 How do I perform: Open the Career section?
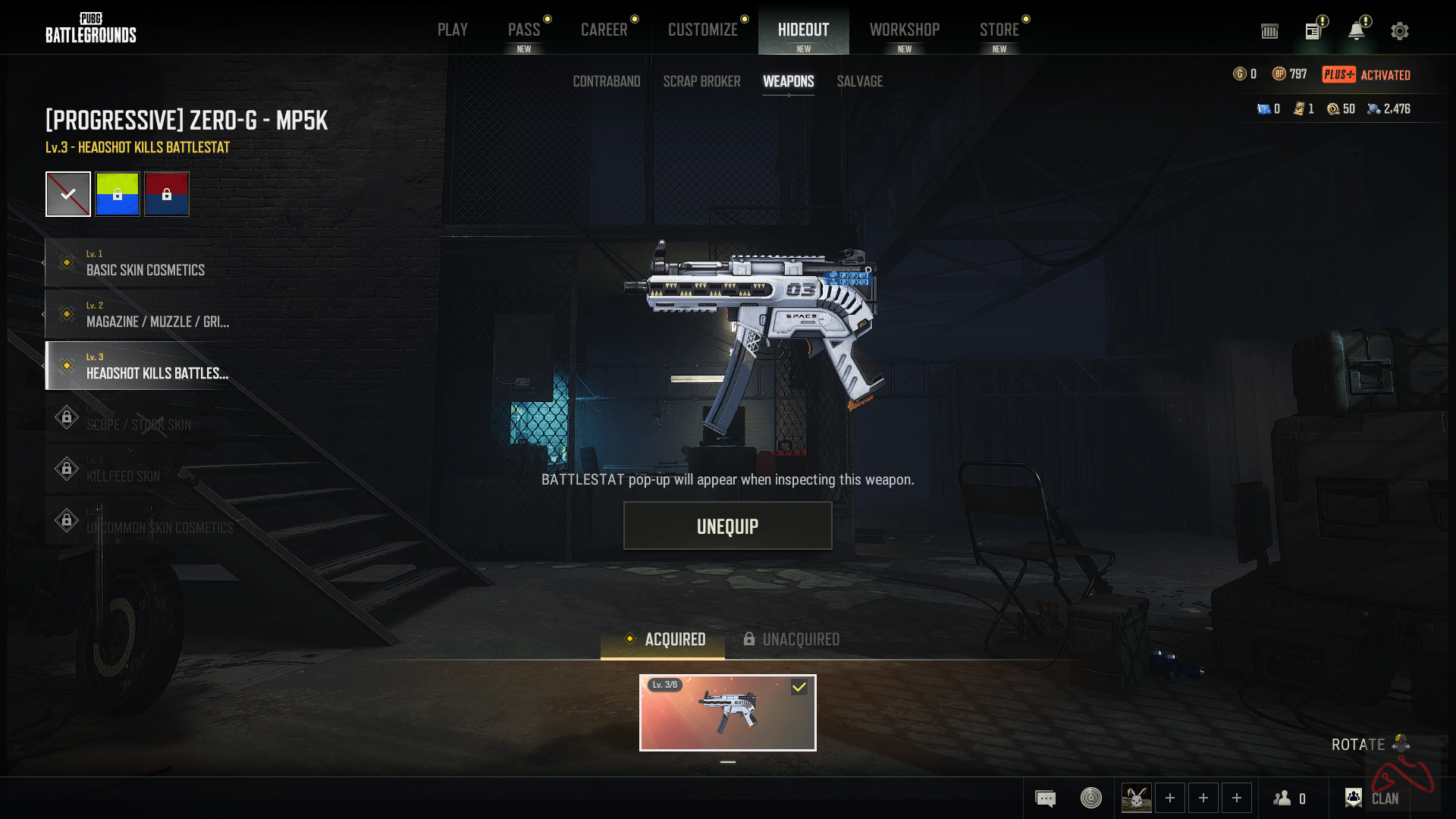point(604,30)
